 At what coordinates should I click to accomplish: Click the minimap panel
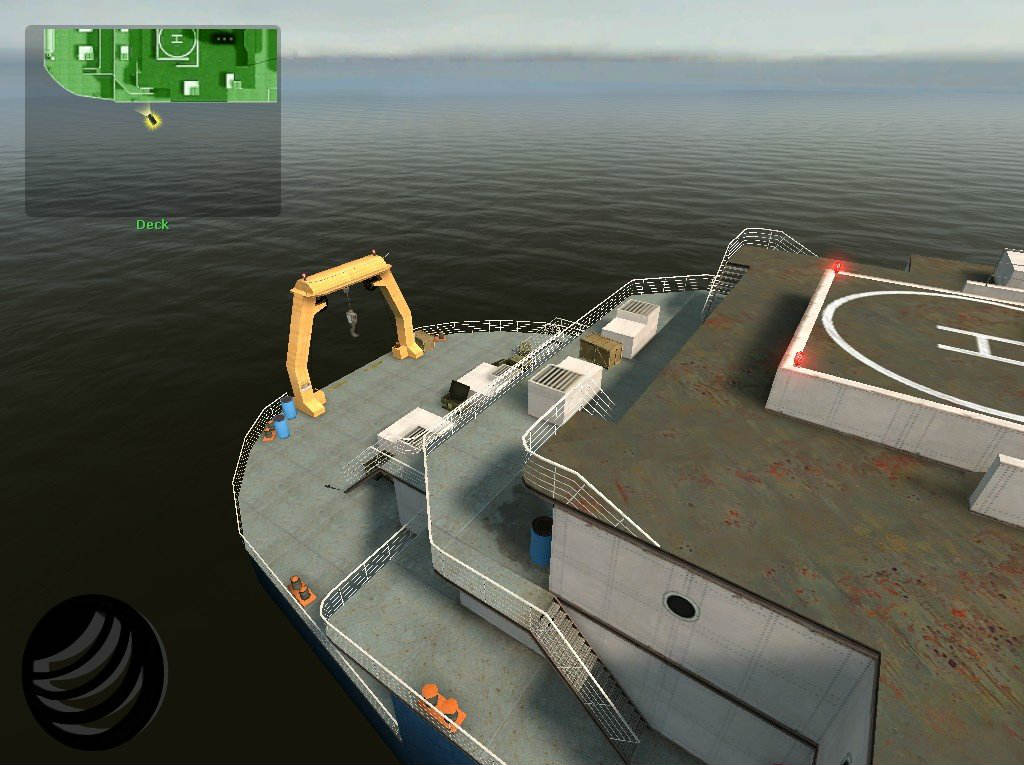pos(153,121)
